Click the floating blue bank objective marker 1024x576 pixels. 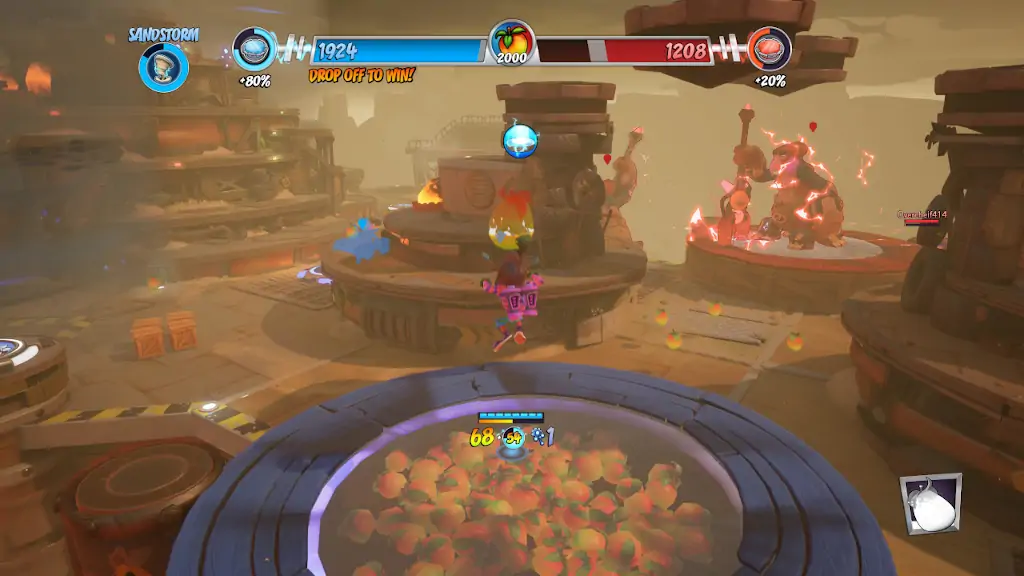click(521, 139)
